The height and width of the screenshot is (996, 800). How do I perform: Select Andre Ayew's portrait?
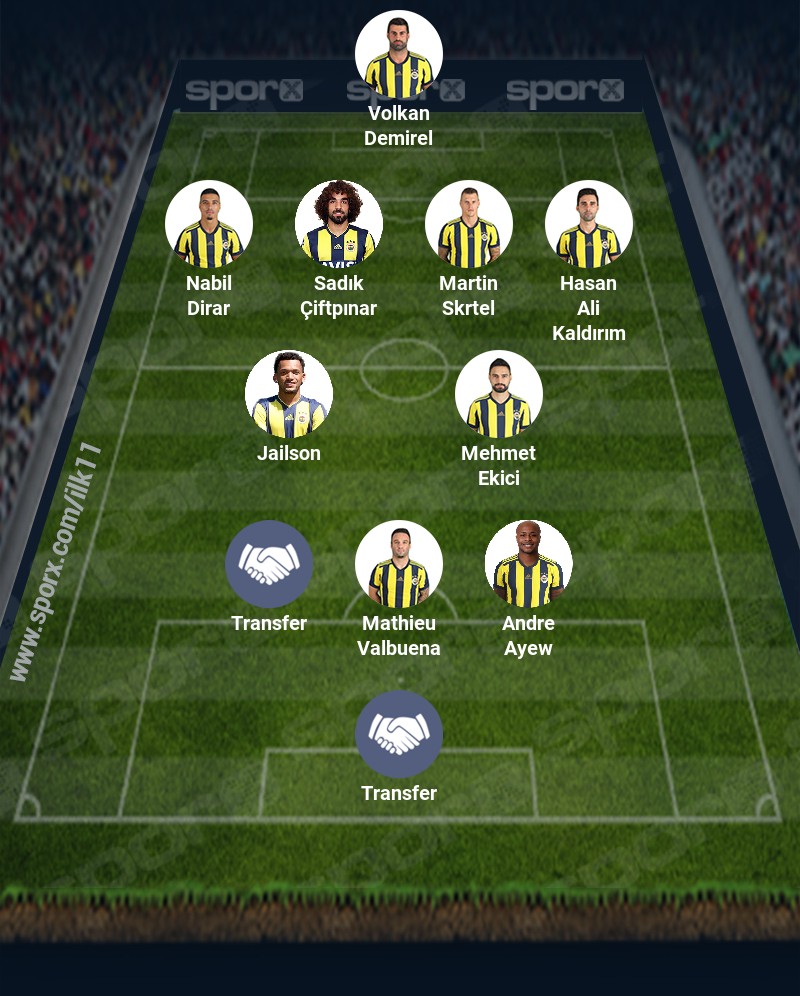tap(529, 565)
